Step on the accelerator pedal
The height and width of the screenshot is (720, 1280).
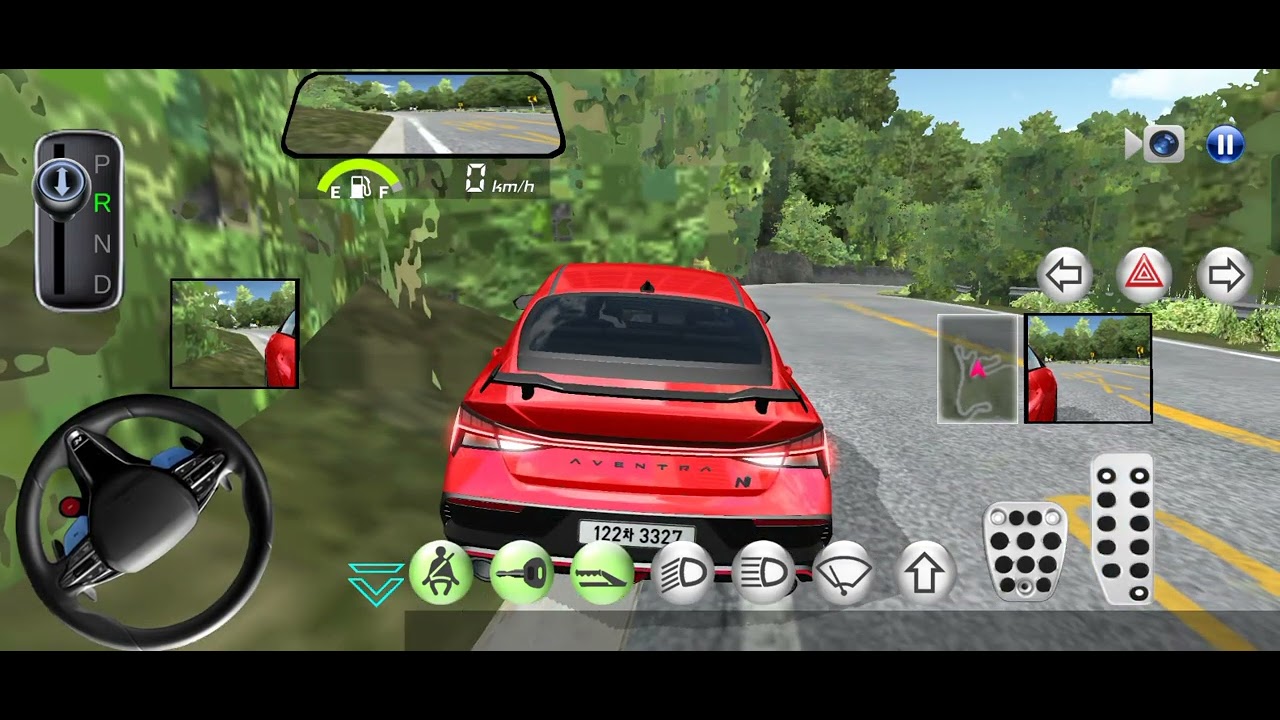point(1122,528)
